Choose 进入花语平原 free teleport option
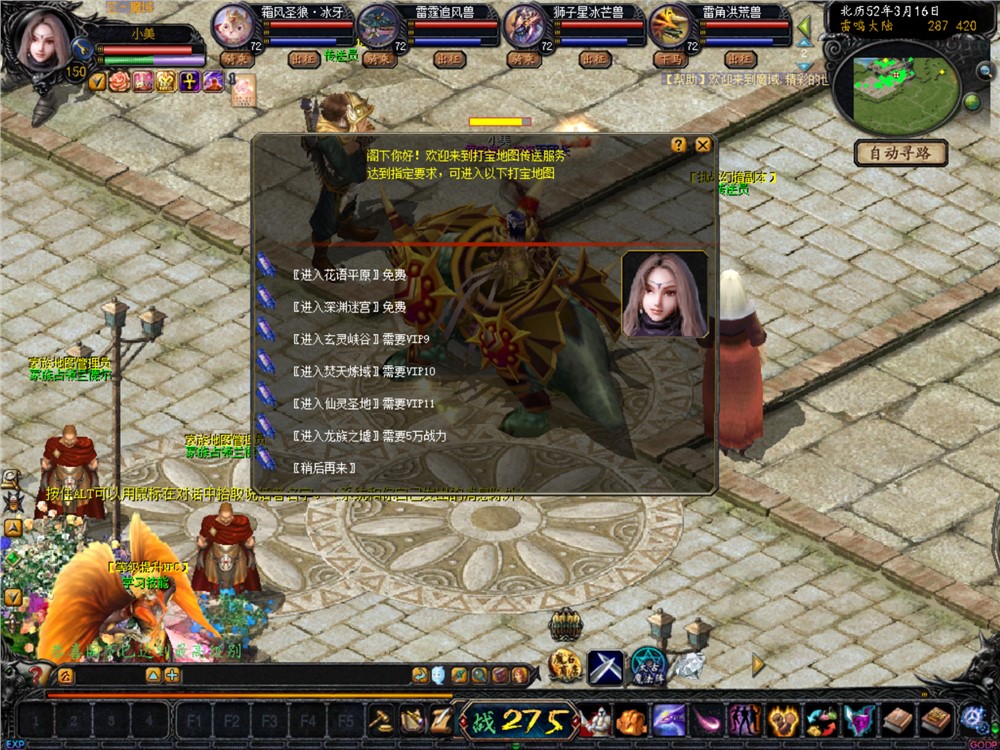 350,275
